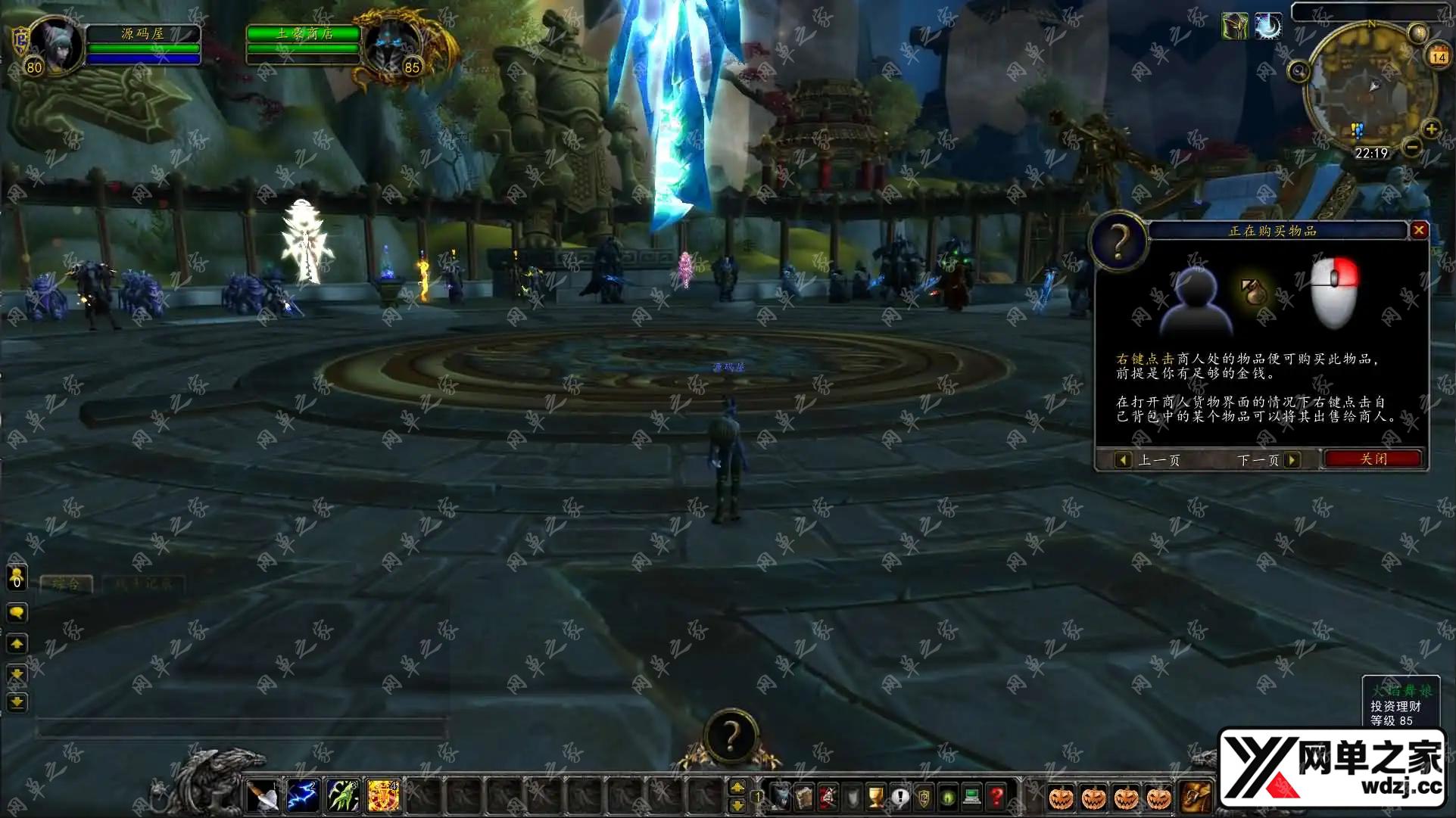Activate the blue lightning ability in slot 2
Image resolution: width=1456 pixels, height=818 pixels.
(x=302, y=796)
